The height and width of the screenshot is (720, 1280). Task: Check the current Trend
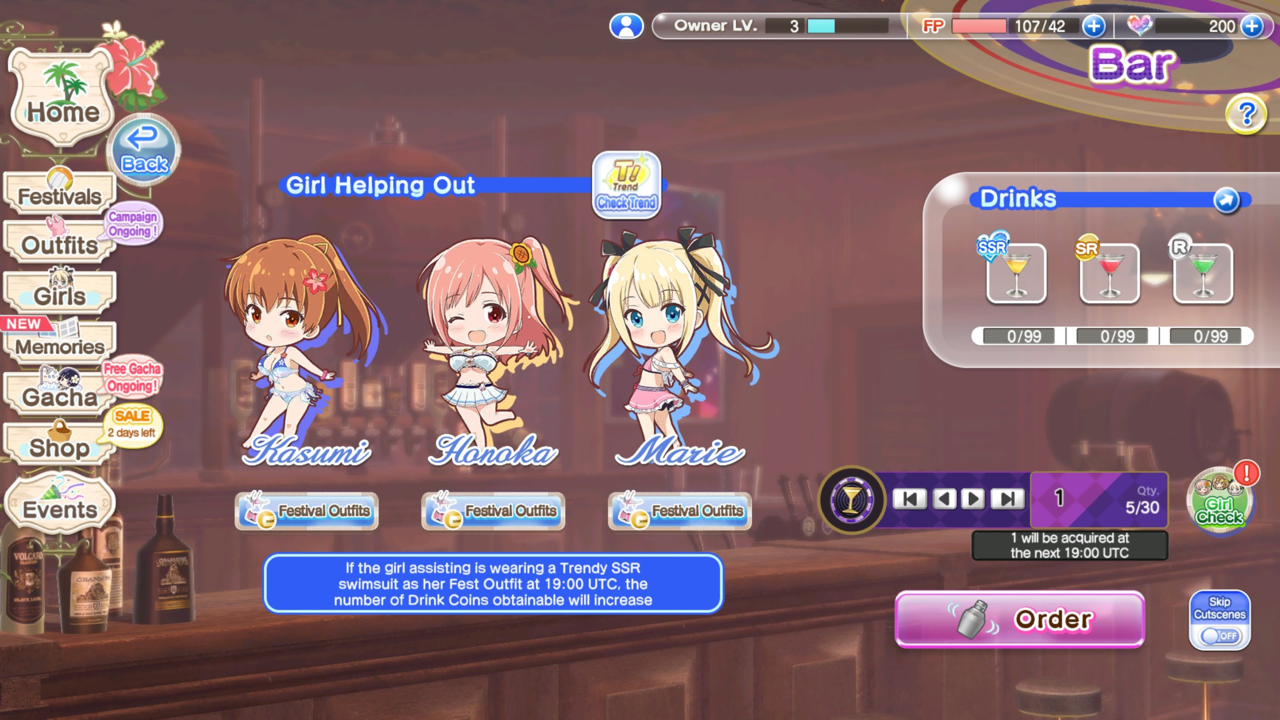click(x=626, y=185)
